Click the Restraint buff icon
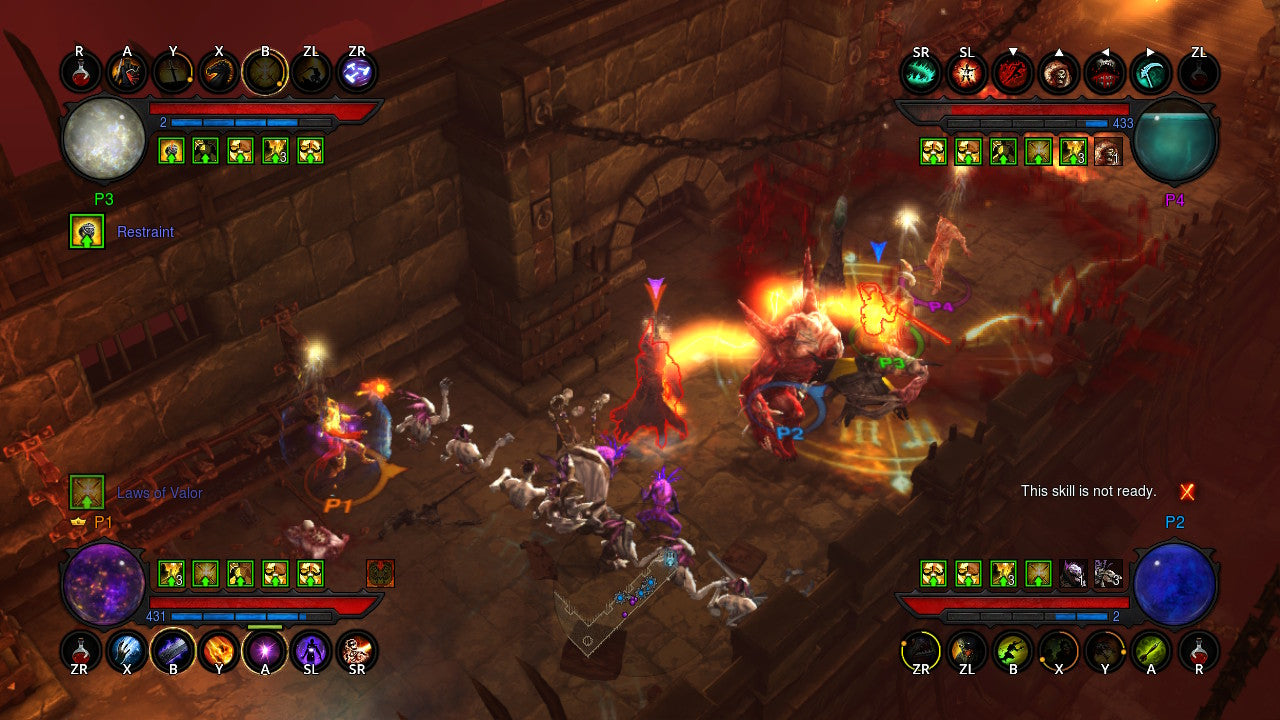 tap(86, 231)
